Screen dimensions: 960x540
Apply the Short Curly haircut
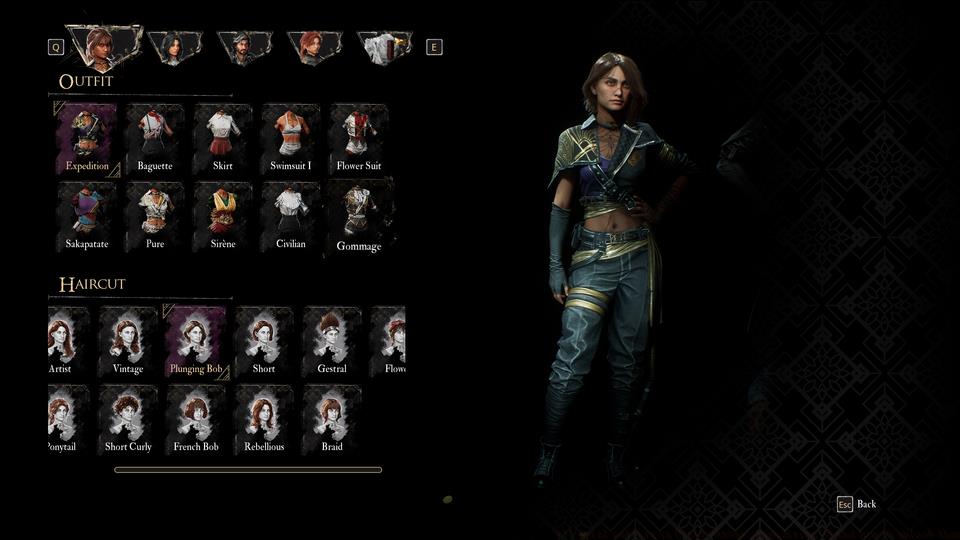128,420
